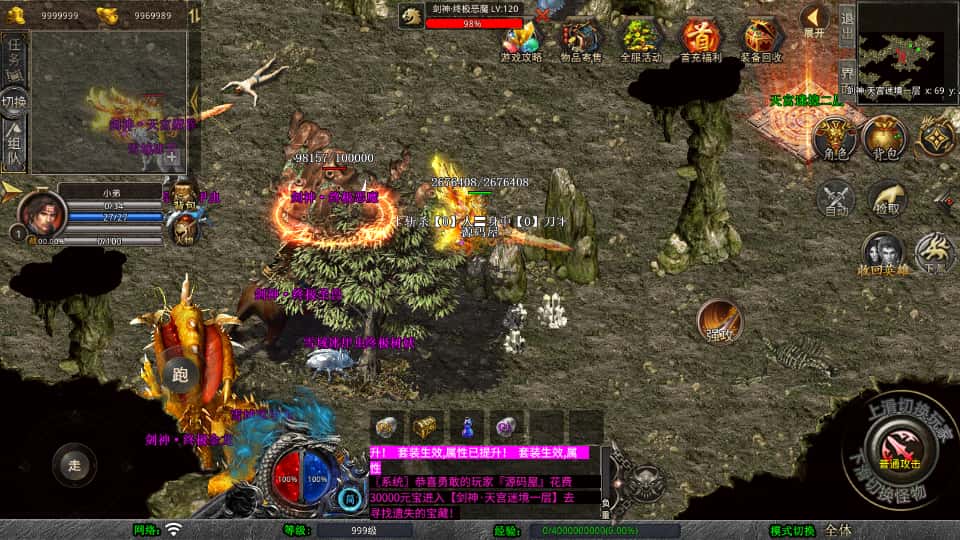
Task: Open the 任务 quest tab
Action: tap(14, 55)
